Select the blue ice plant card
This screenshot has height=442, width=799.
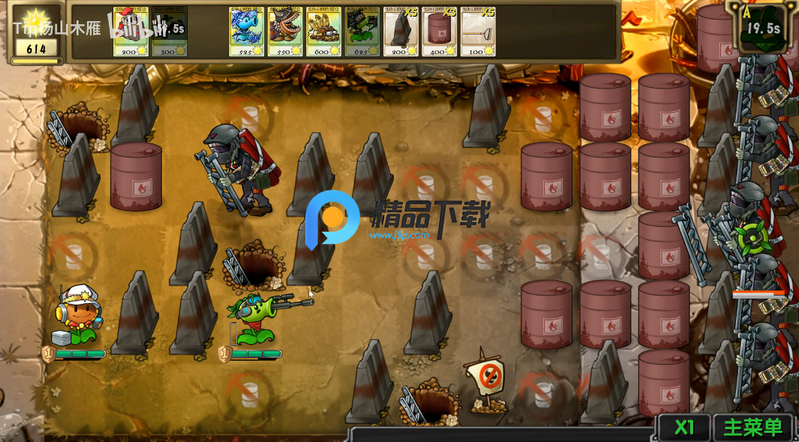coord(245,31)
